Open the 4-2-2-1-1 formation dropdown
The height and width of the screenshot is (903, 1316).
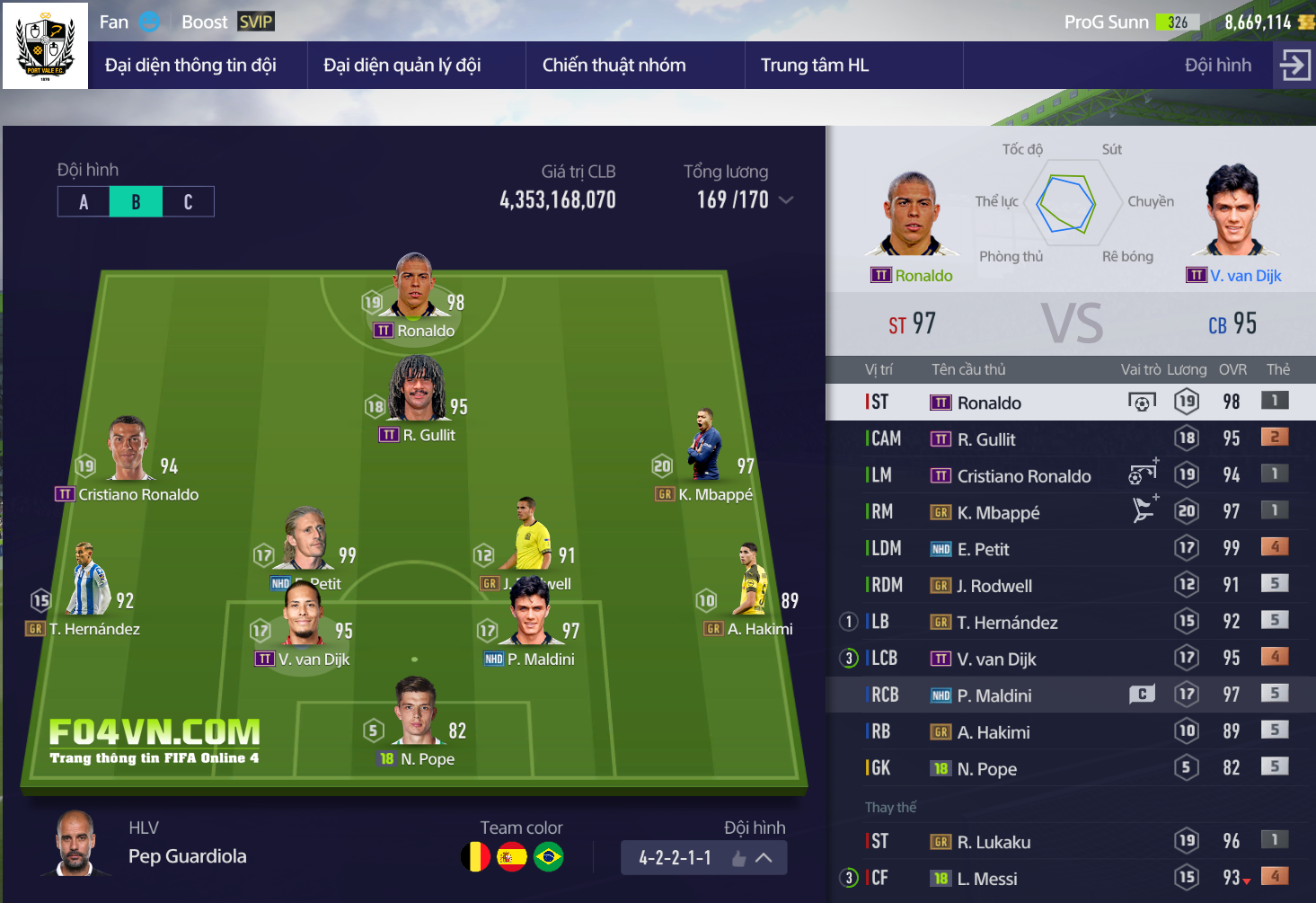pos(703,858)
